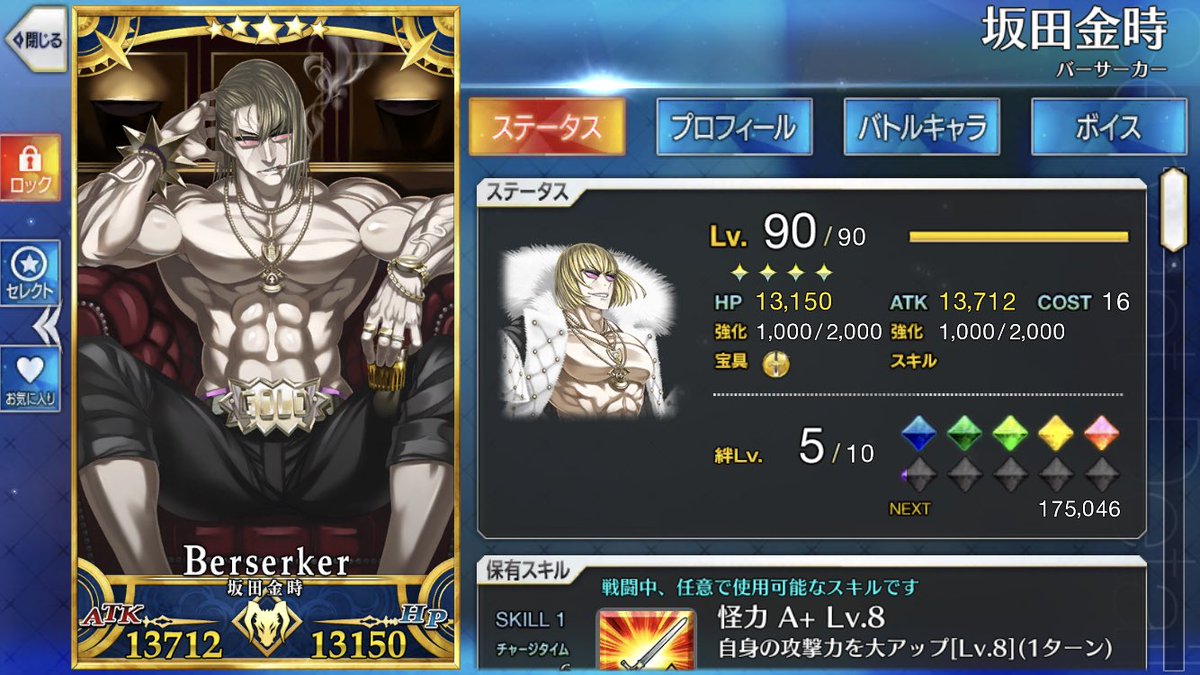Viewport: 1200px width, 675px height.
Task: Show the バトルキャラ tab
Action: coord(921,127)
